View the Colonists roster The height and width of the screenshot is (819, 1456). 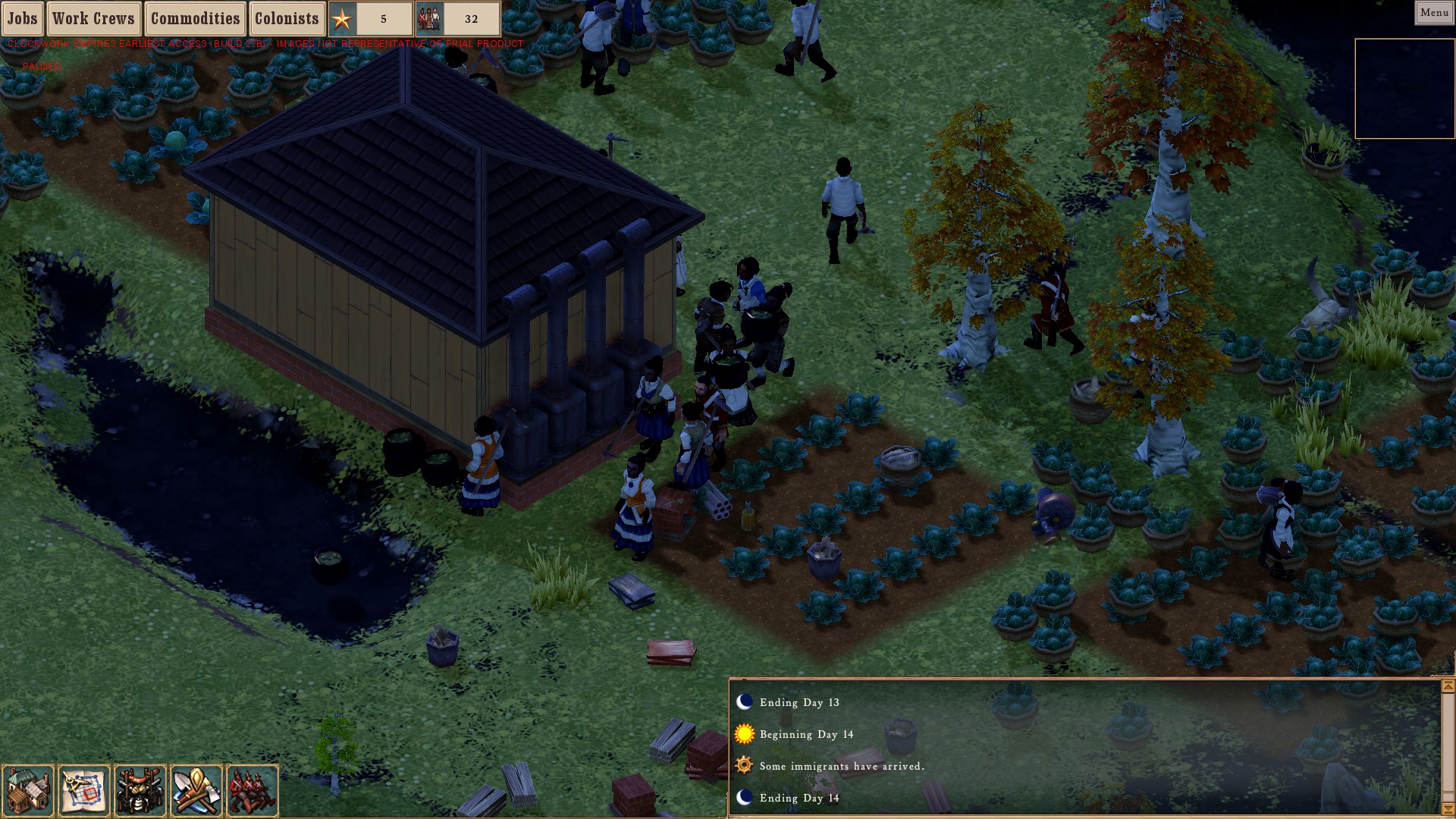[x=287, y=18]
